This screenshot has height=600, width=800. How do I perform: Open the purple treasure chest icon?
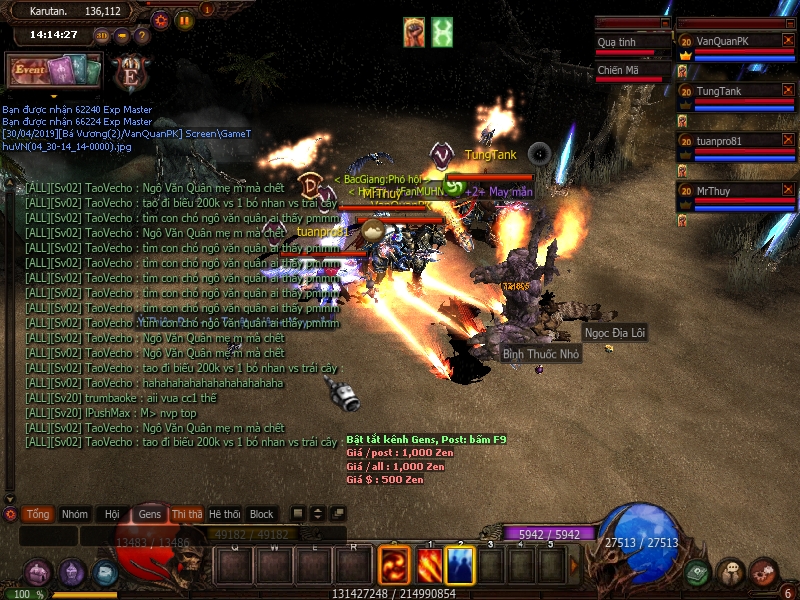click(39, 573)
